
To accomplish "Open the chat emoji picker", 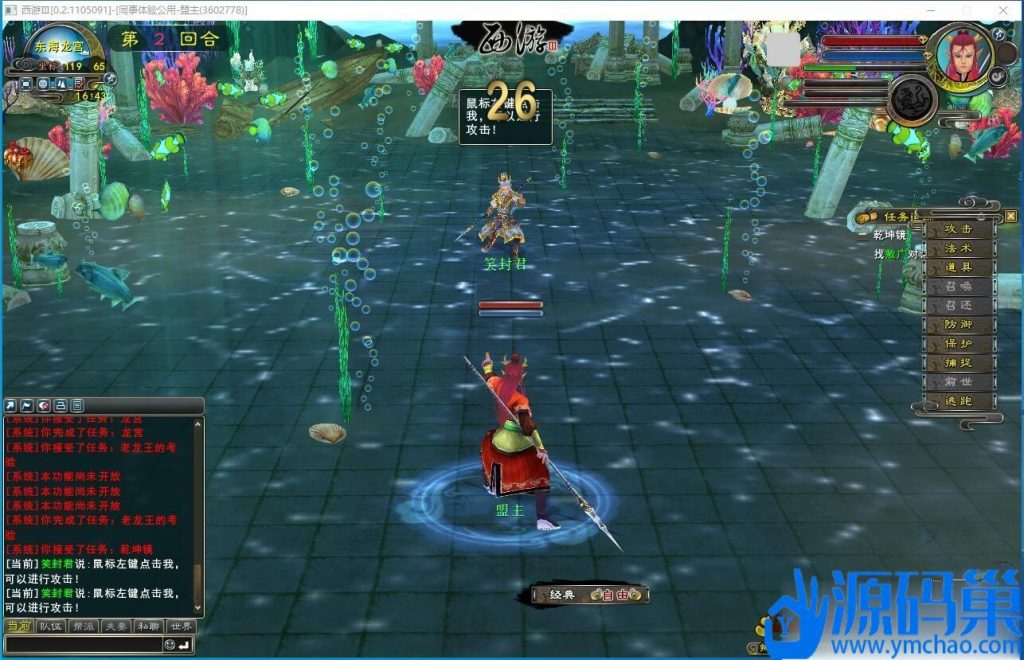I will coord(170,645).
